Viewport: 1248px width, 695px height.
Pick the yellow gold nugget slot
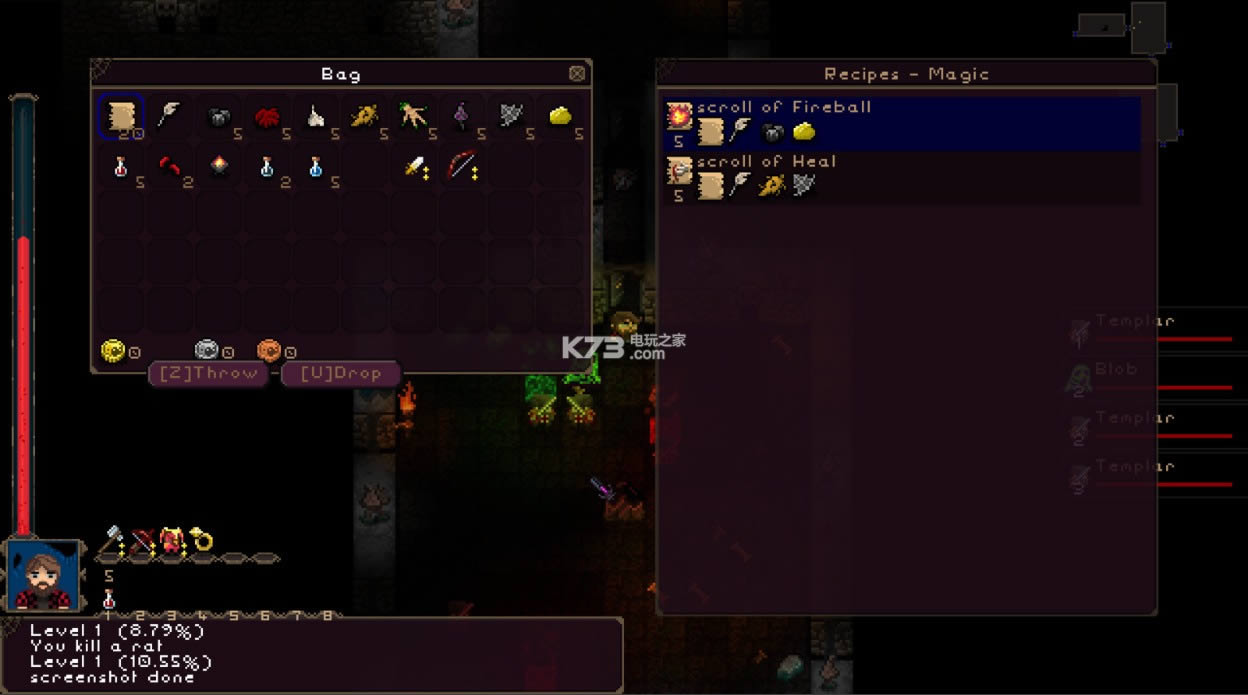[560, 117]
